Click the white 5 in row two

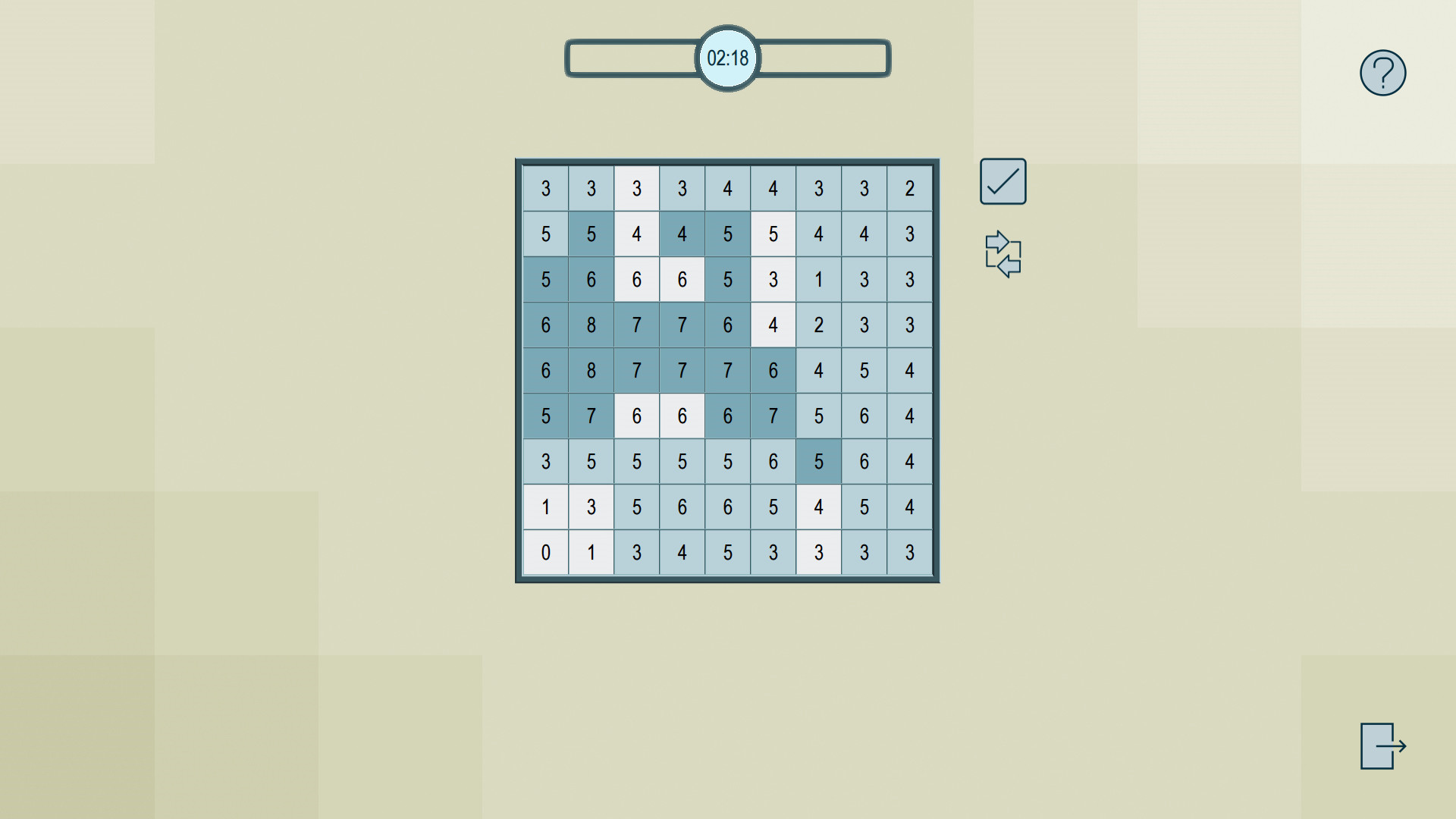(773, 234)
